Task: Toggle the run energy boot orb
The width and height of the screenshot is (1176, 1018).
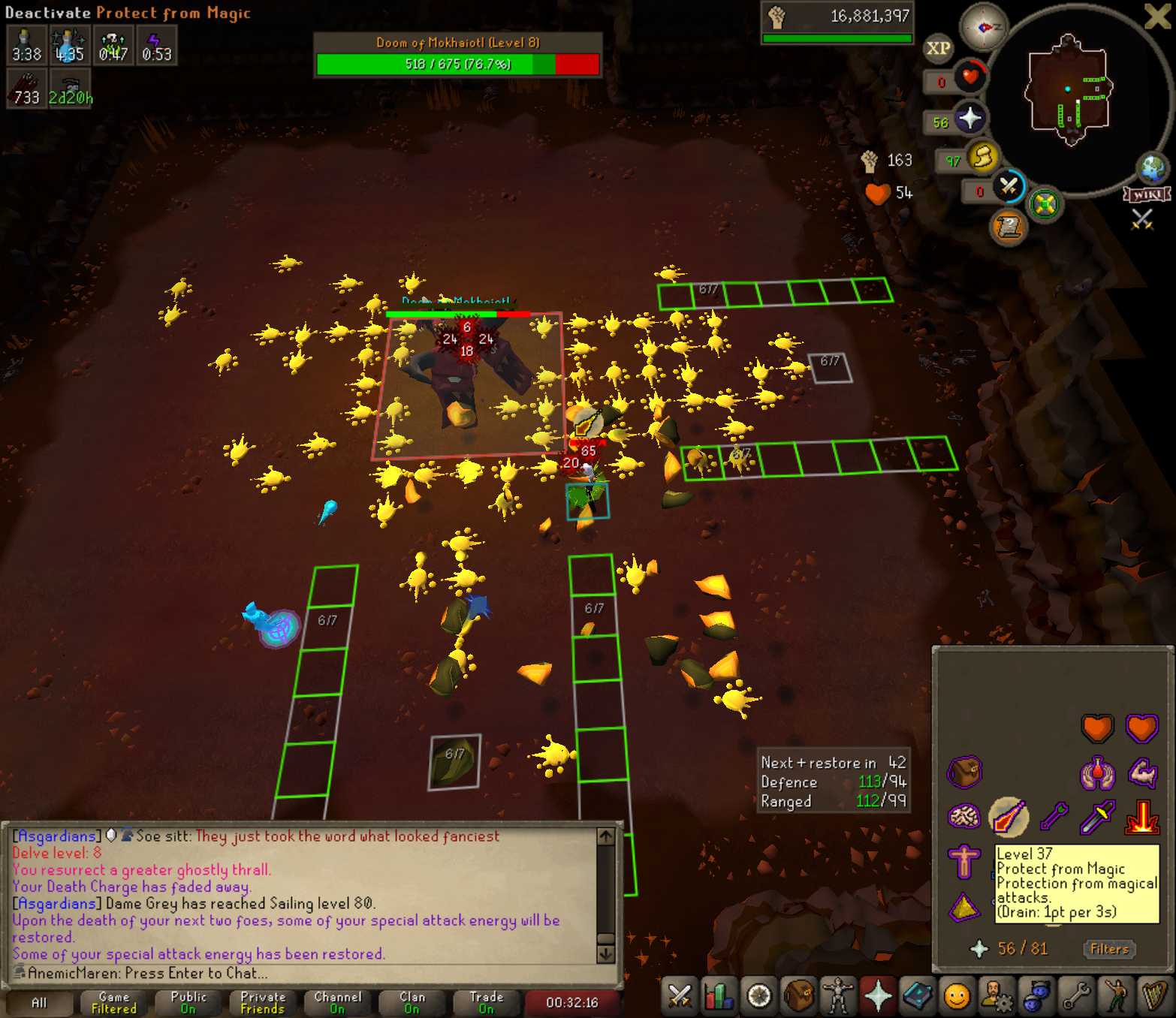Action: pyautogui.click(x=982, y=157)
